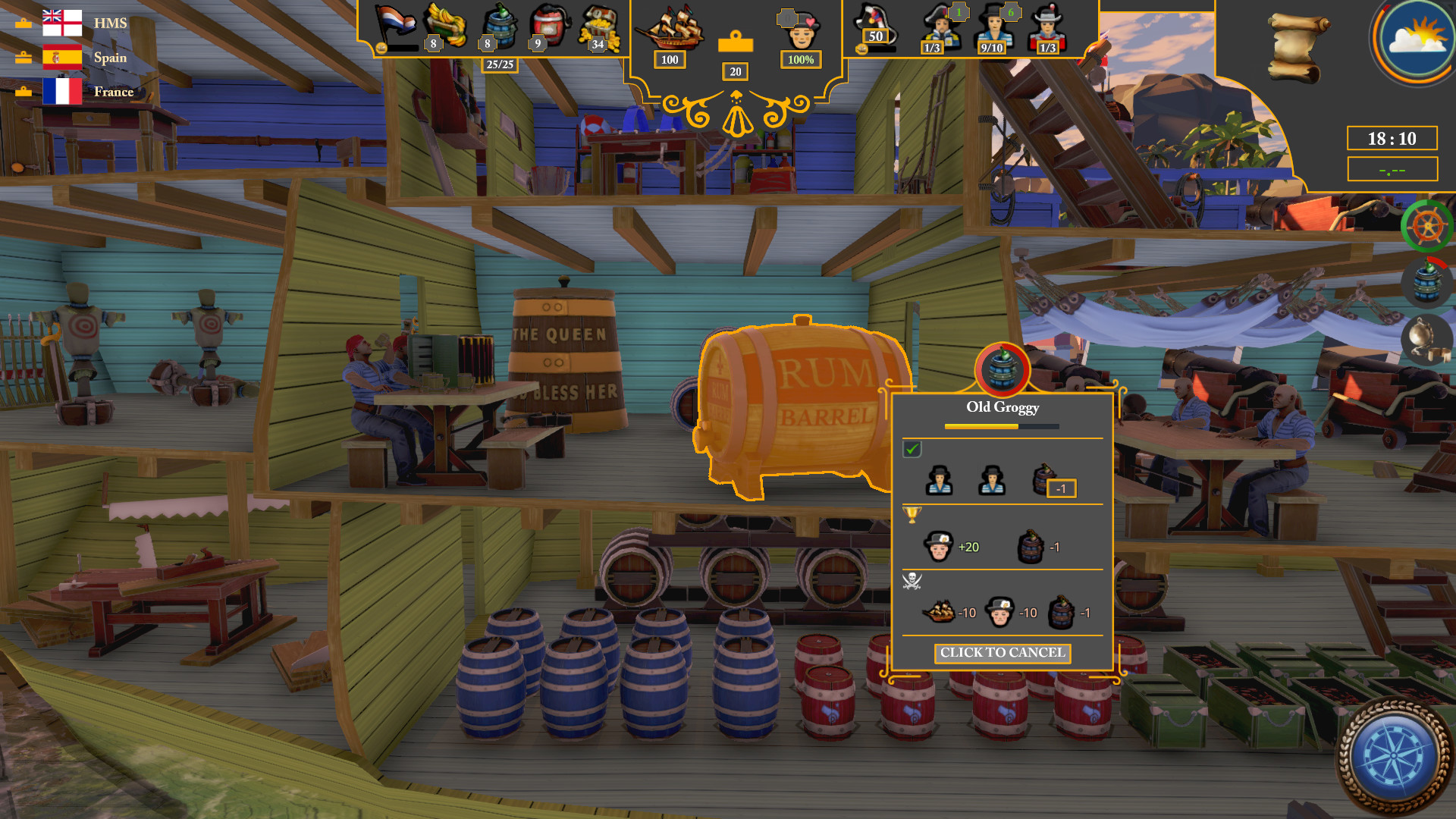Click the scroll of objectives icon
Screen dimensions: 1456x819
pyautogui.click(x=1297, y=47)
